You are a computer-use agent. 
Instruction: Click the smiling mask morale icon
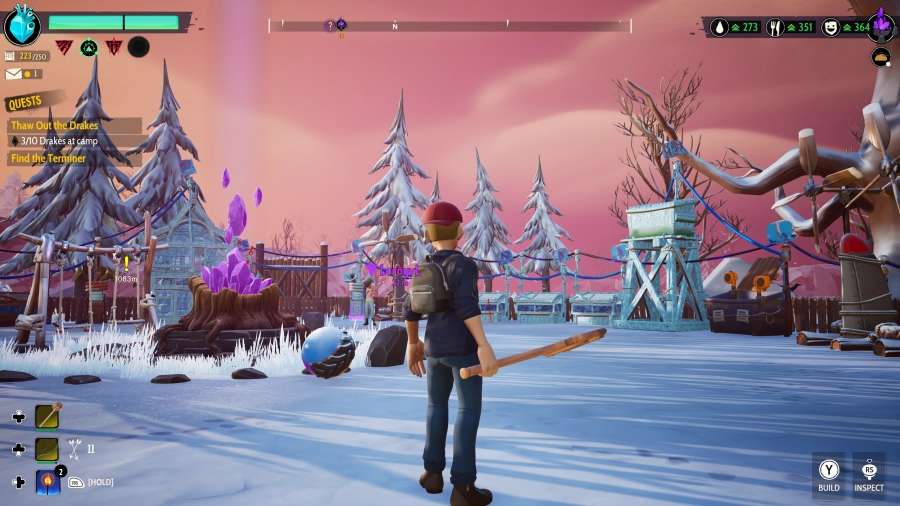pos(829,28)
